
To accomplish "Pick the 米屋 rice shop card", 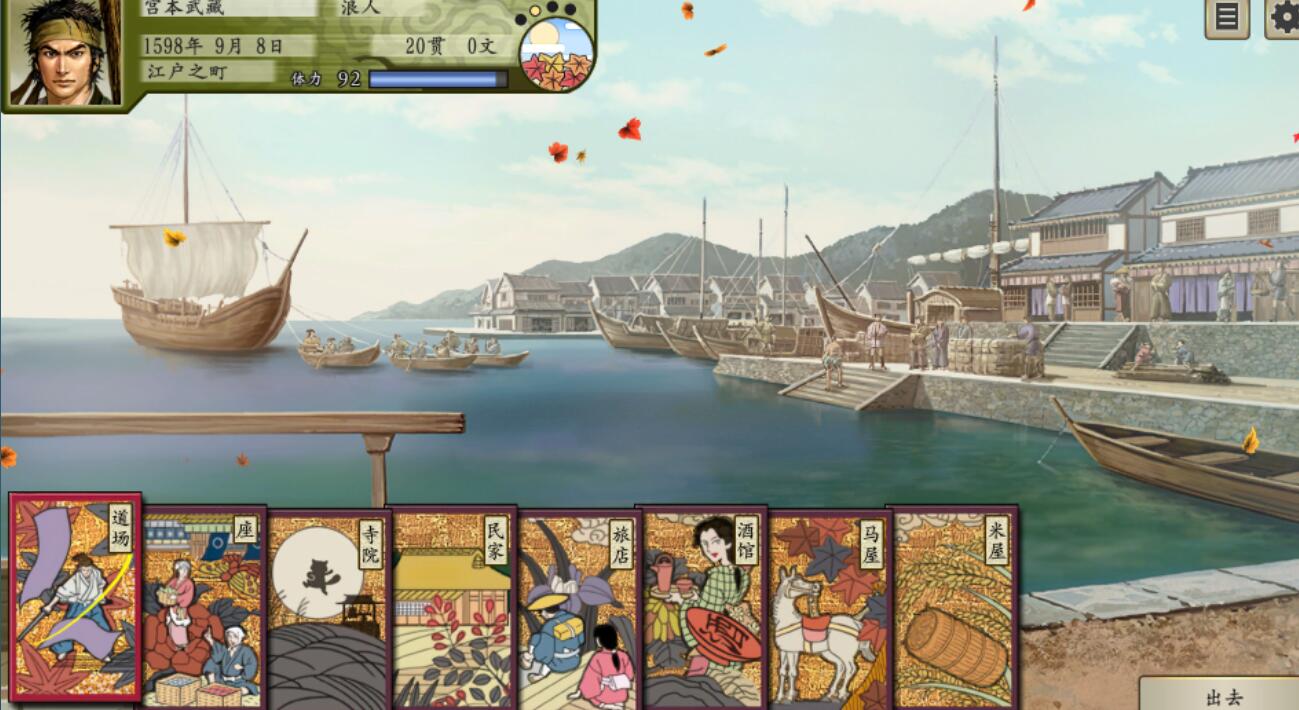I will click(952, 608).
